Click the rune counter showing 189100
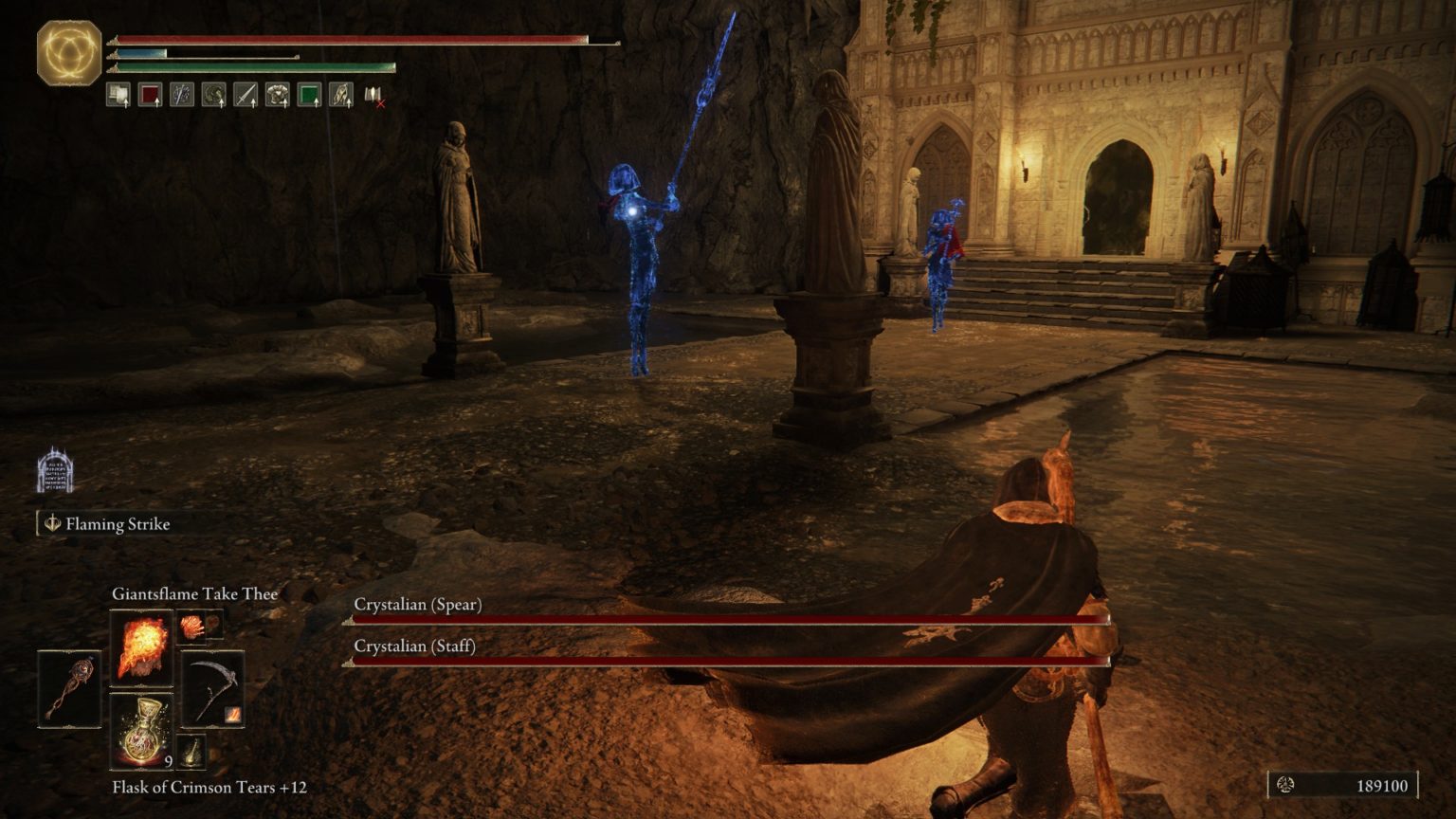The height and width of the screenshot is (819, 1456). tap(1343, 785)
